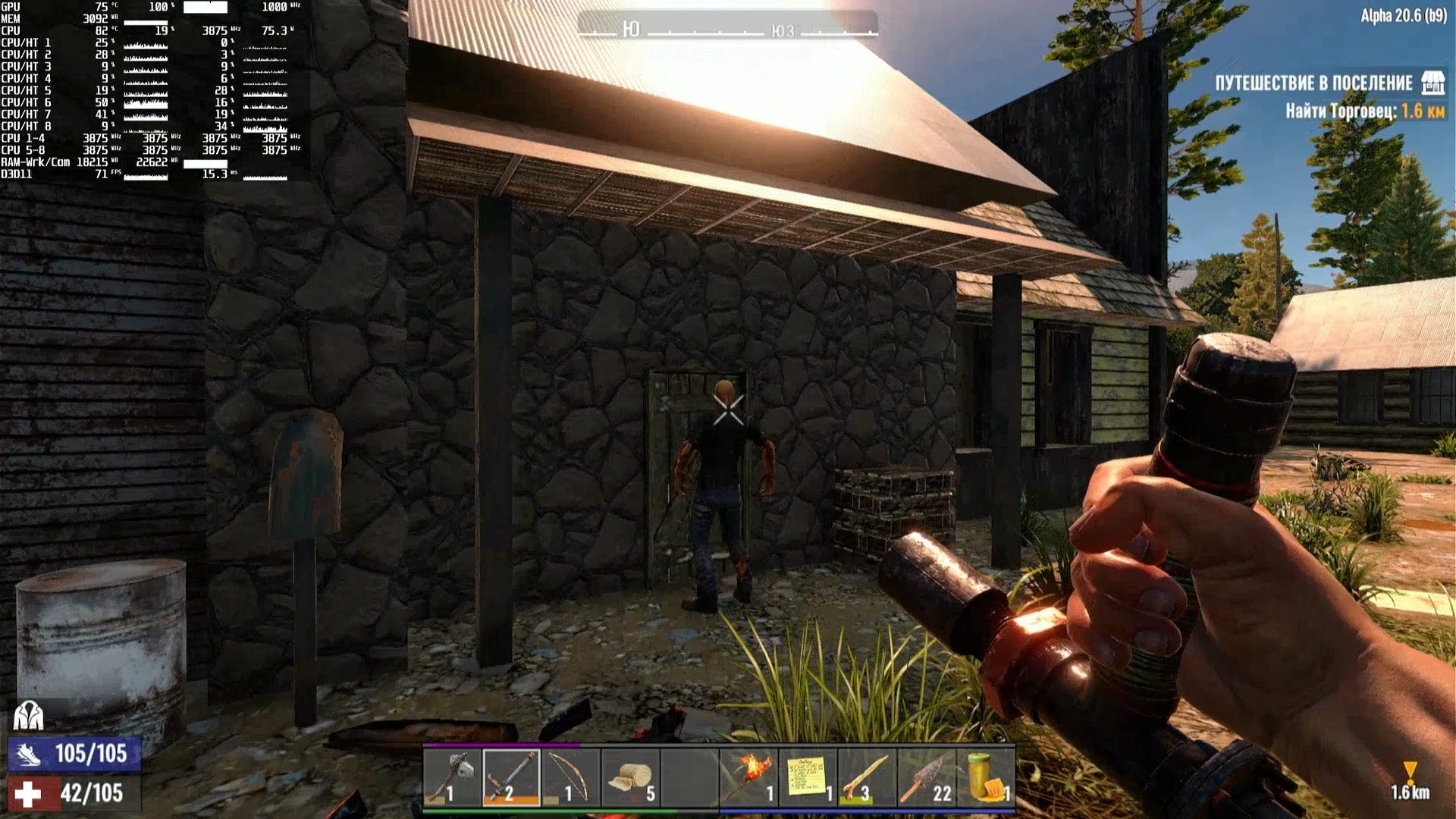The height and width of the screenshot is (819, 1456).
Task: Click the jacket status icon
Action: [28, 715]
